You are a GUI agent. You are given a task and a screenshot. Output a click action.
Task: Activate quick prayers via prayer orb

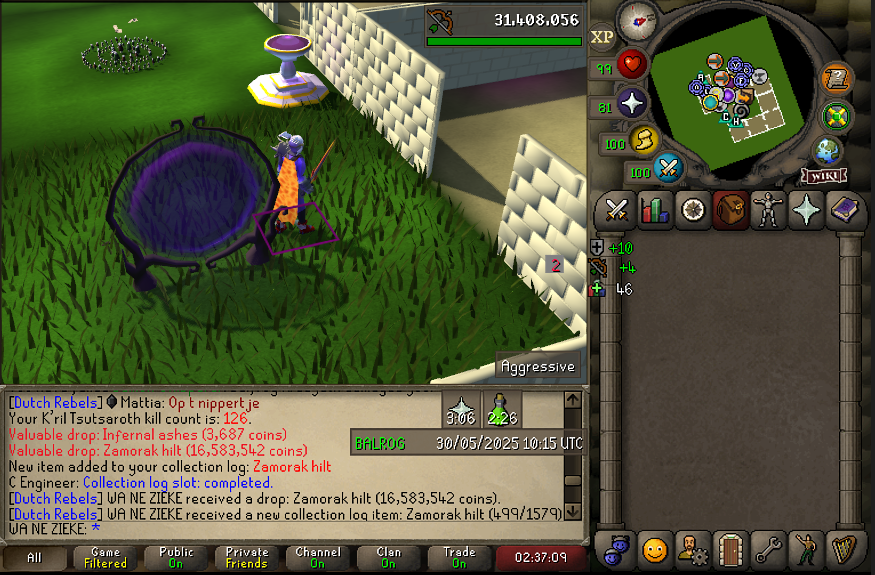coord(632,103)
